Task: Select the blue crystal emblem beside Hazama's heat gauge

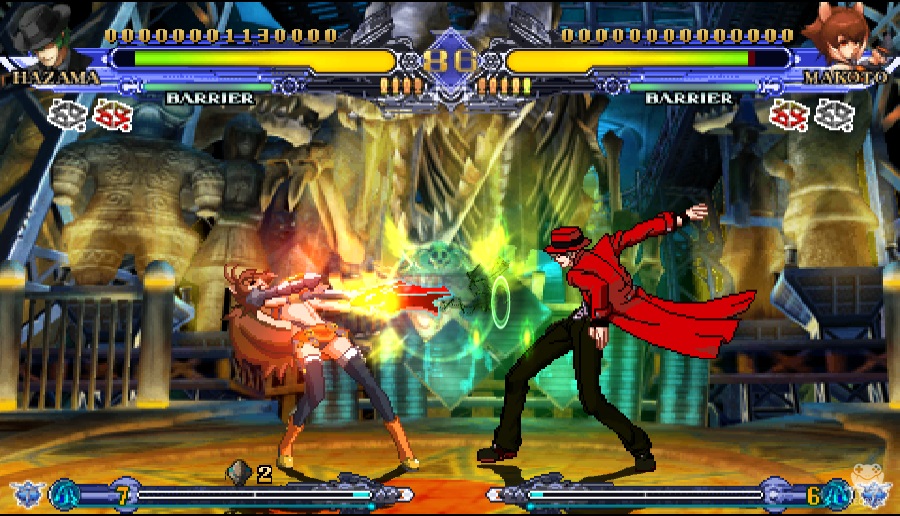Action: coord(26,493)
